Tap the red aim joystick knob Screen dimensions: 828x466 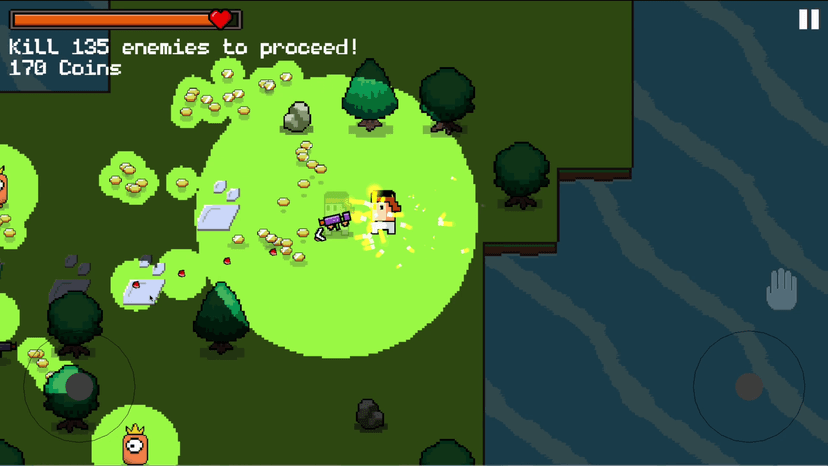tap(749, 386)
